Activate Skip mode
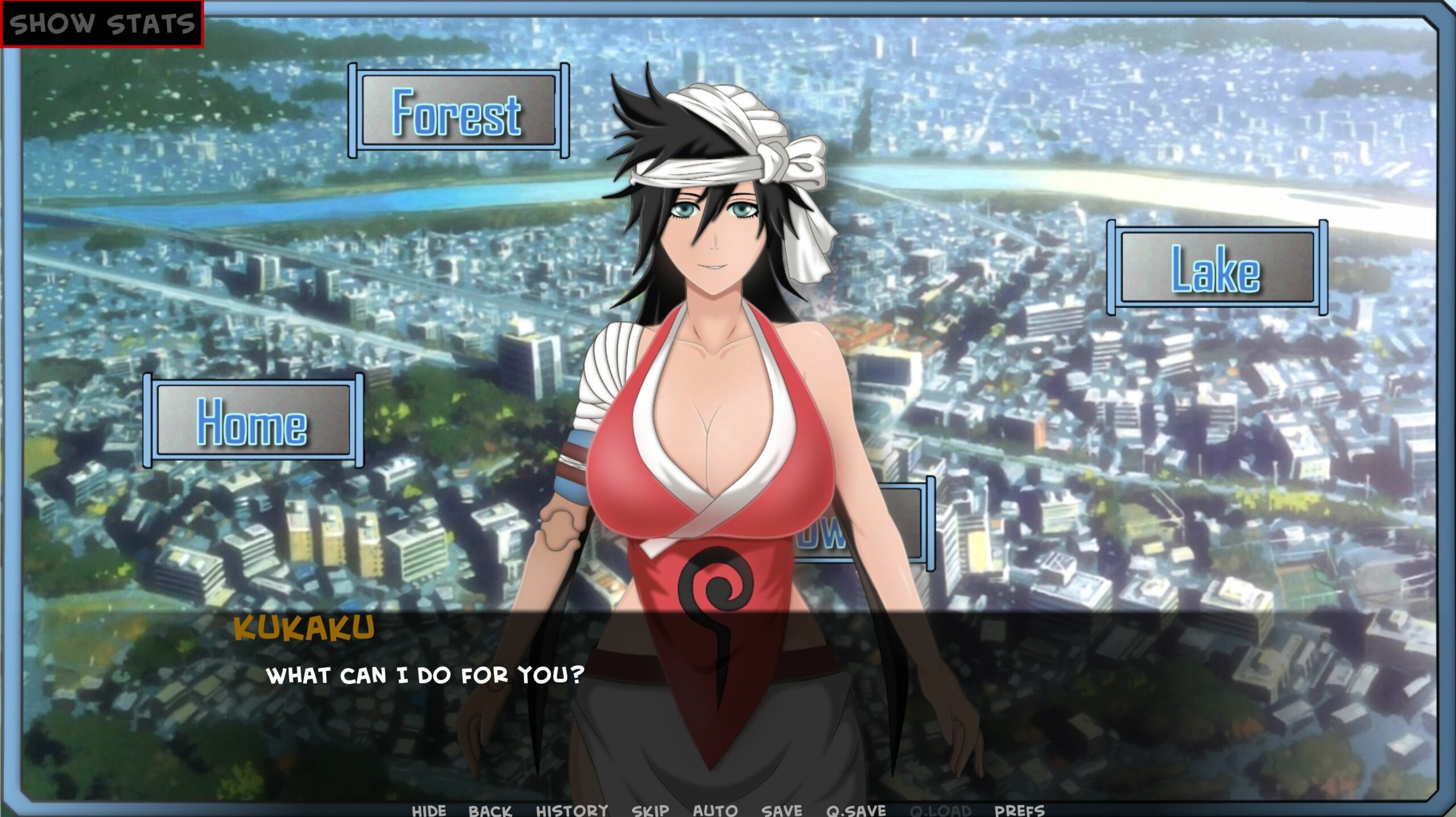This screenshot has height=817, width=1456. click(650, 810)
